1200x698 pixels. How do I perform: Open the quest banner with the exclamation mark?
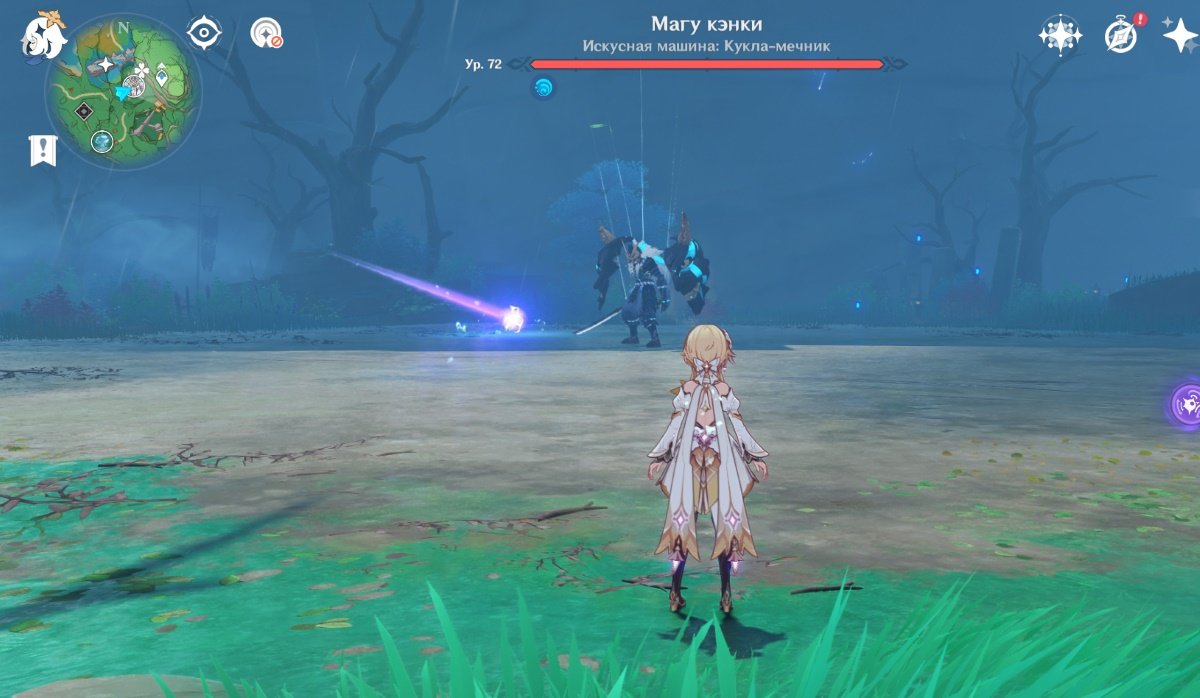pyautogui.click(x=43, y=150)
